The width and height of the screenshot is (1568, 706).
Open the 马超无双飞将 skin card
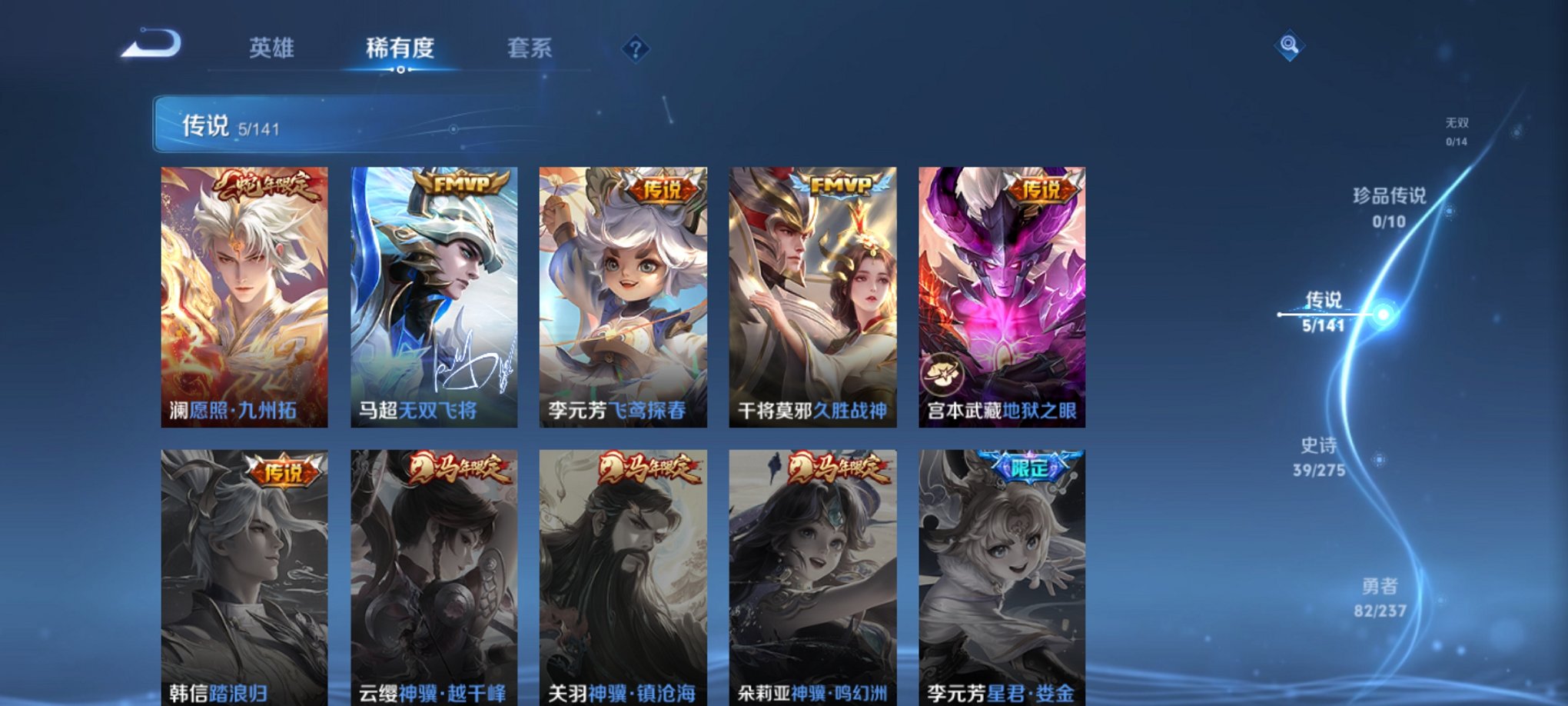pos(433,292)
